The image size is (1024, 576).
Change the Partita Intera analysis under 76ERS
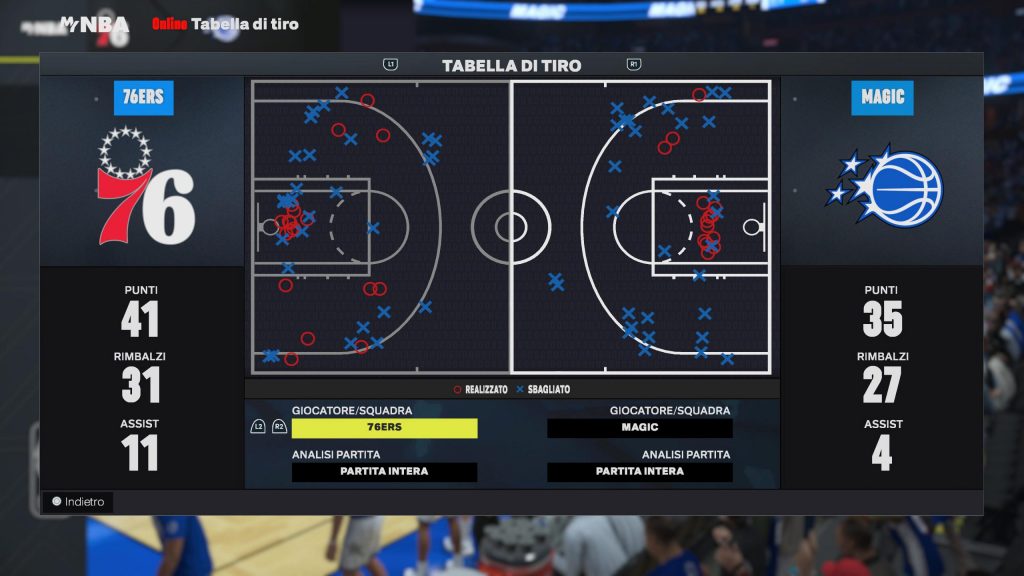384,472
